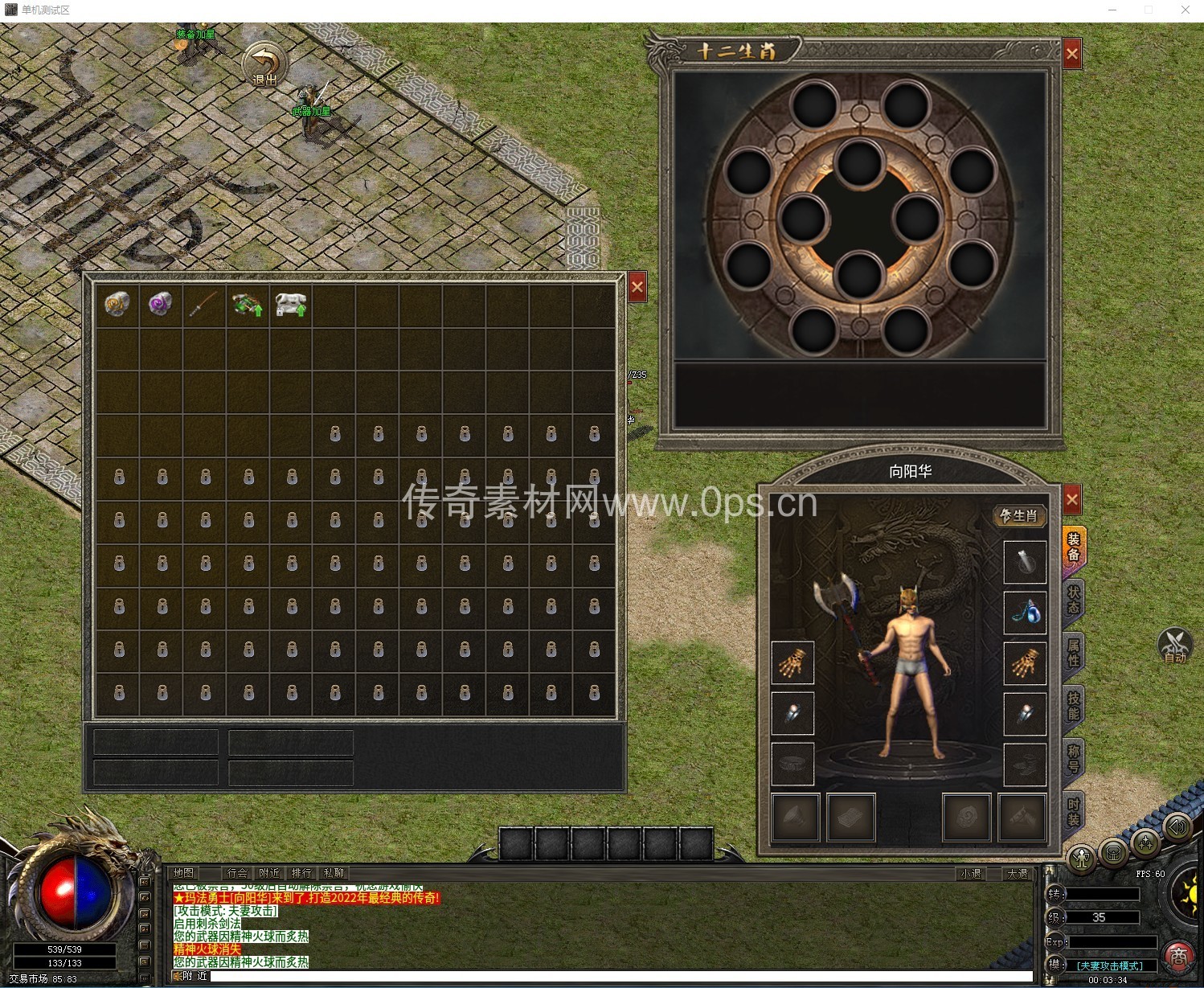Switch to the 属性 attributes tab
The image size is (1204, 988).
point(1074,653)
